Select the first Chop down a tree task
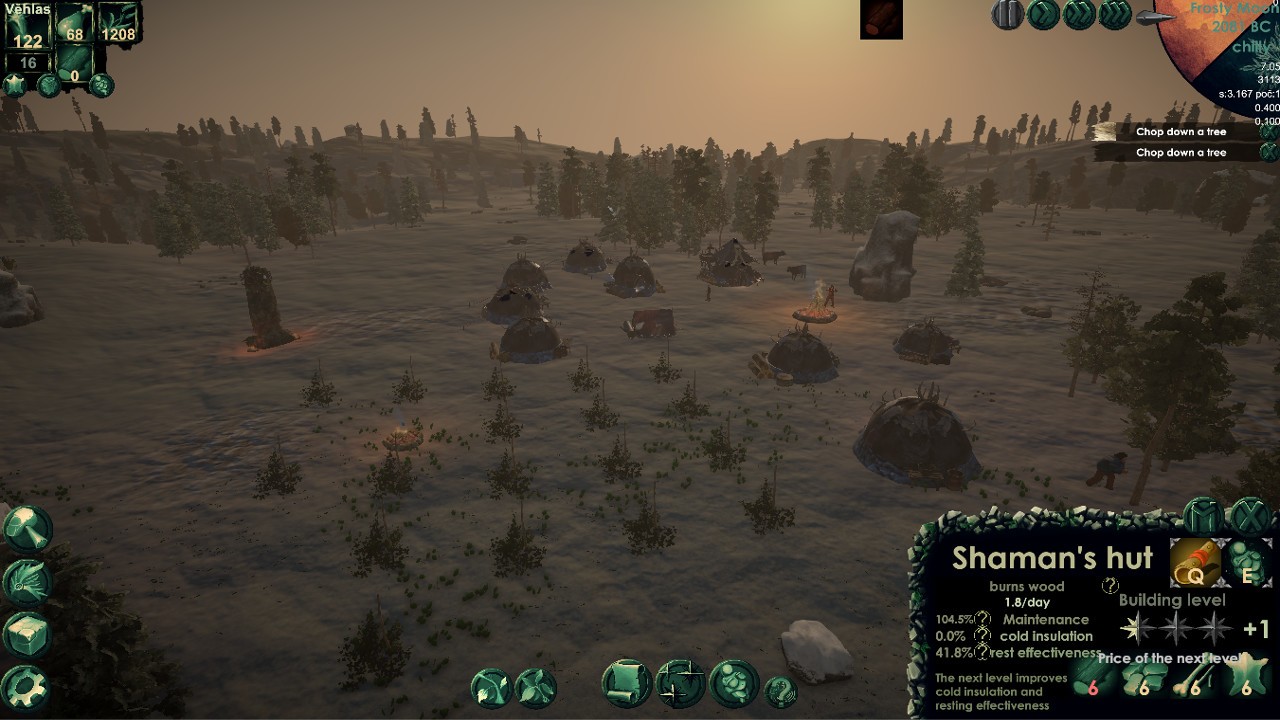This screenshot has height=720, width=1280. [x=1180, y=131]
